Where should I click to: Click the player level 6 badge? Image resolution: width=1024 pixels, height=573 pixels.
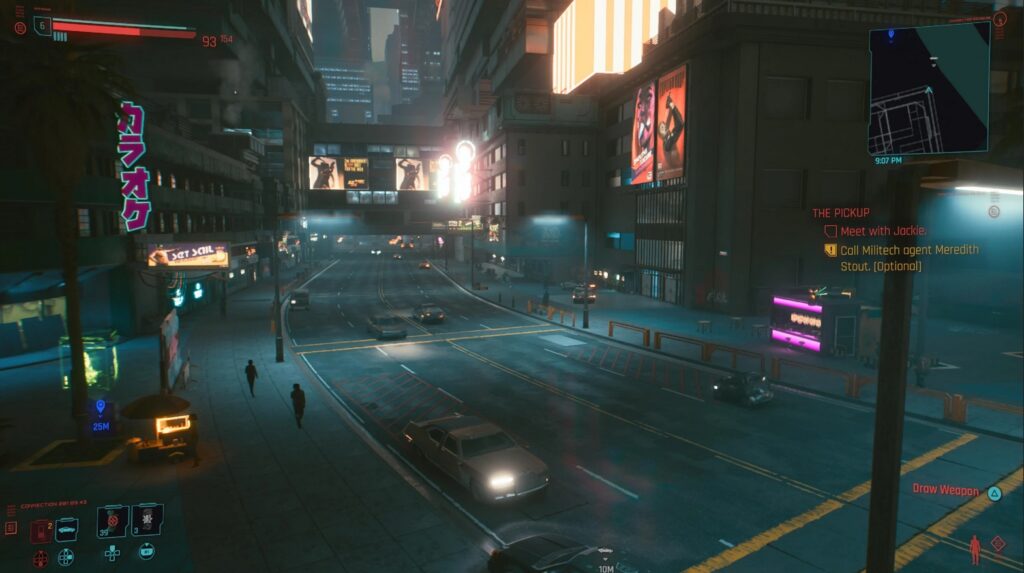click(x=42, y=25)
